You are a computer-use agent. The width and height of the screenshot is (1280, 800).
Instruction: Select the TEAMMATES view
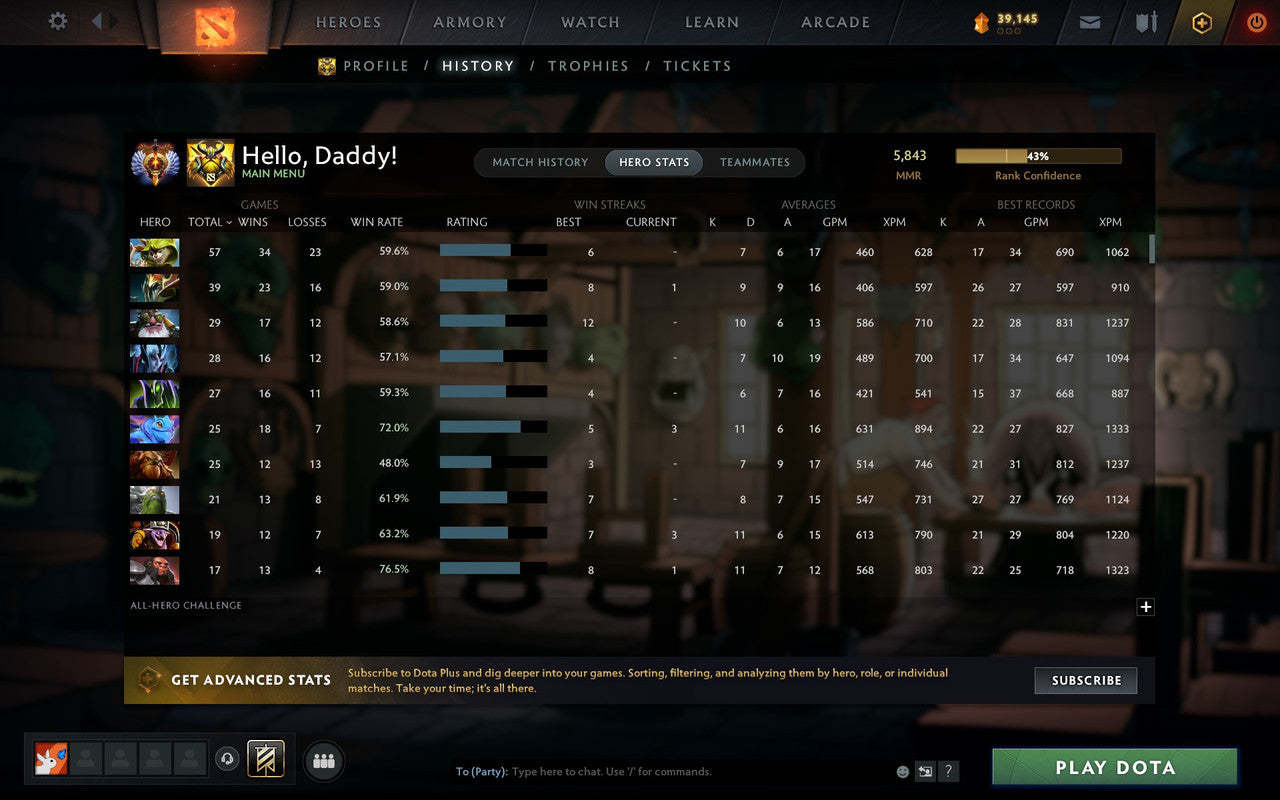coord(755,162)
